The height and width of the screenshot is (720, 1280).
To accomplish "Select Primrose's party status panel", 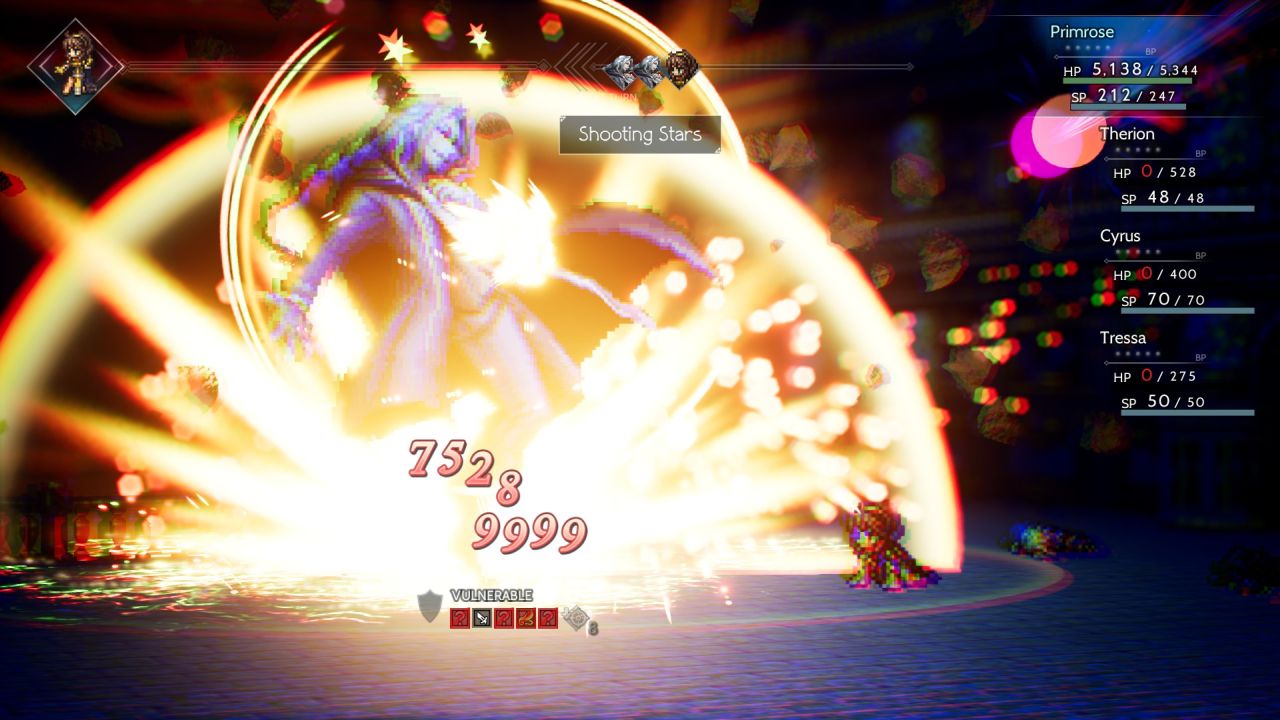I will pos(1125,68).
